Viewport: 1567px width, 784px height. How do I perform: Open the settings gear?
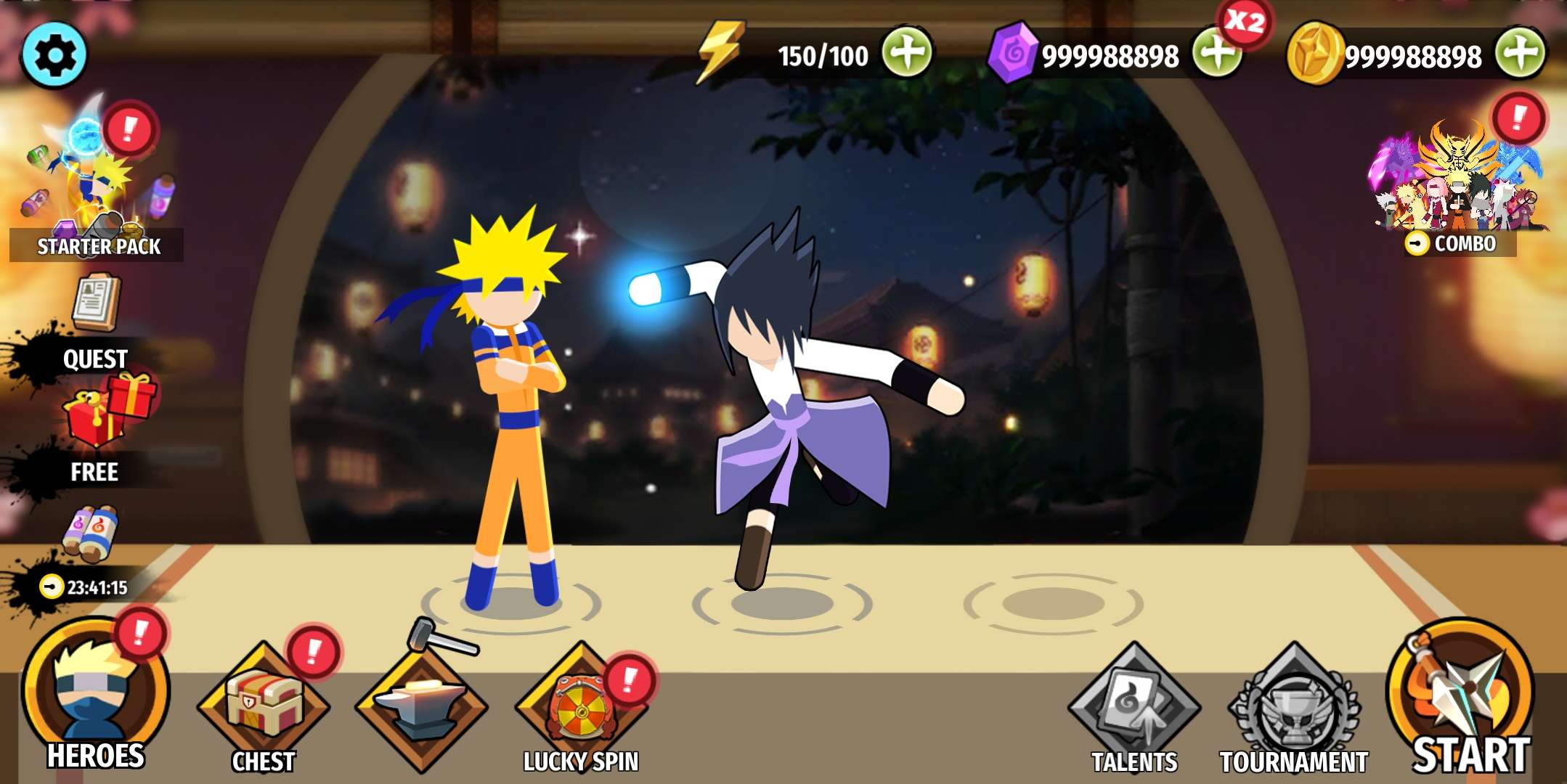coord(54,54)
